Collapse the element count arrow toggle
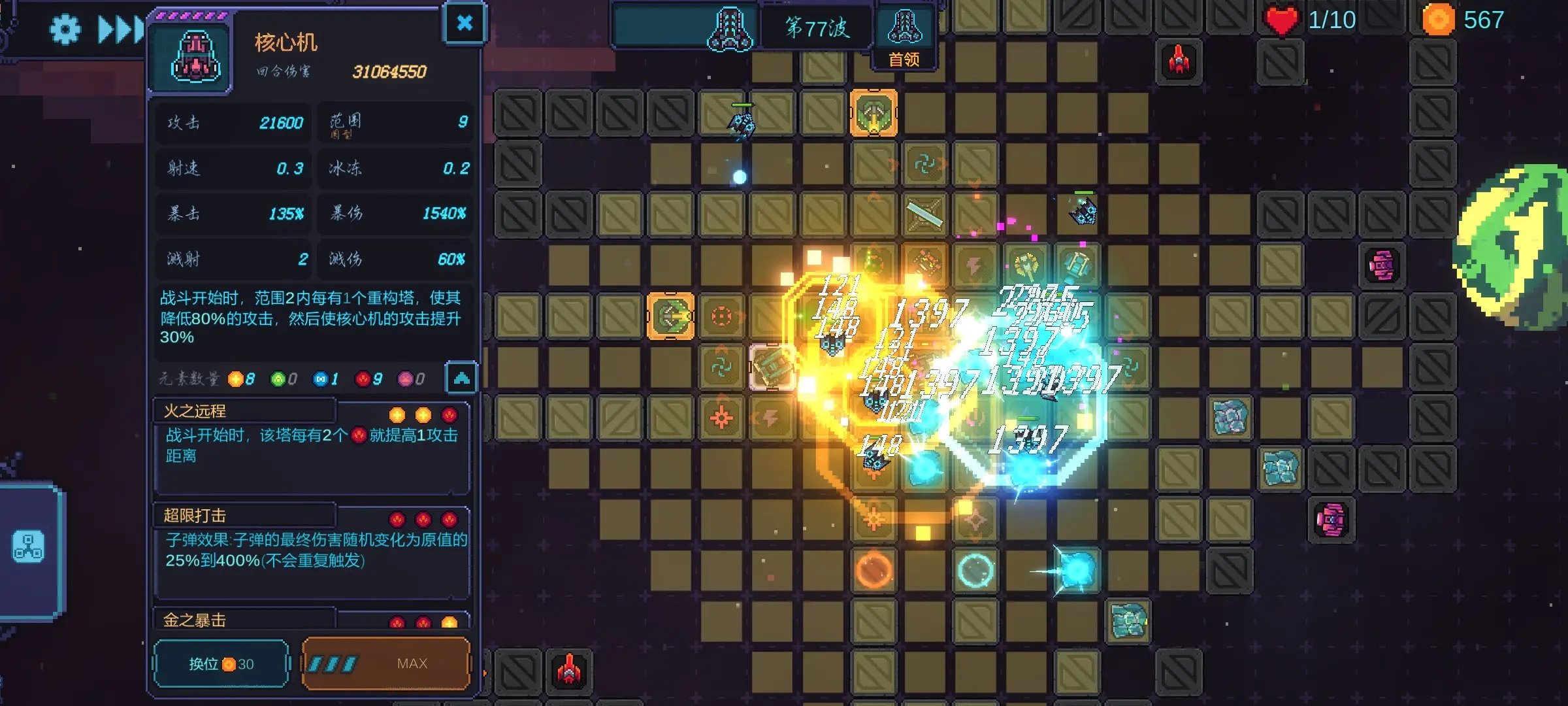 click(461, 378)
